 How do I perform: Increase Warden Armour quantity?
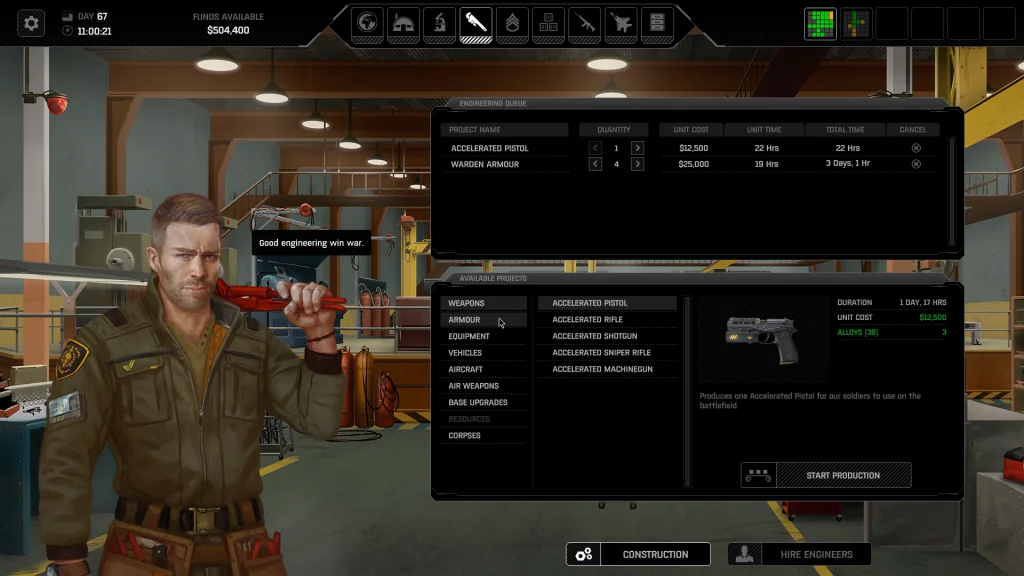(x=637, y=164)
